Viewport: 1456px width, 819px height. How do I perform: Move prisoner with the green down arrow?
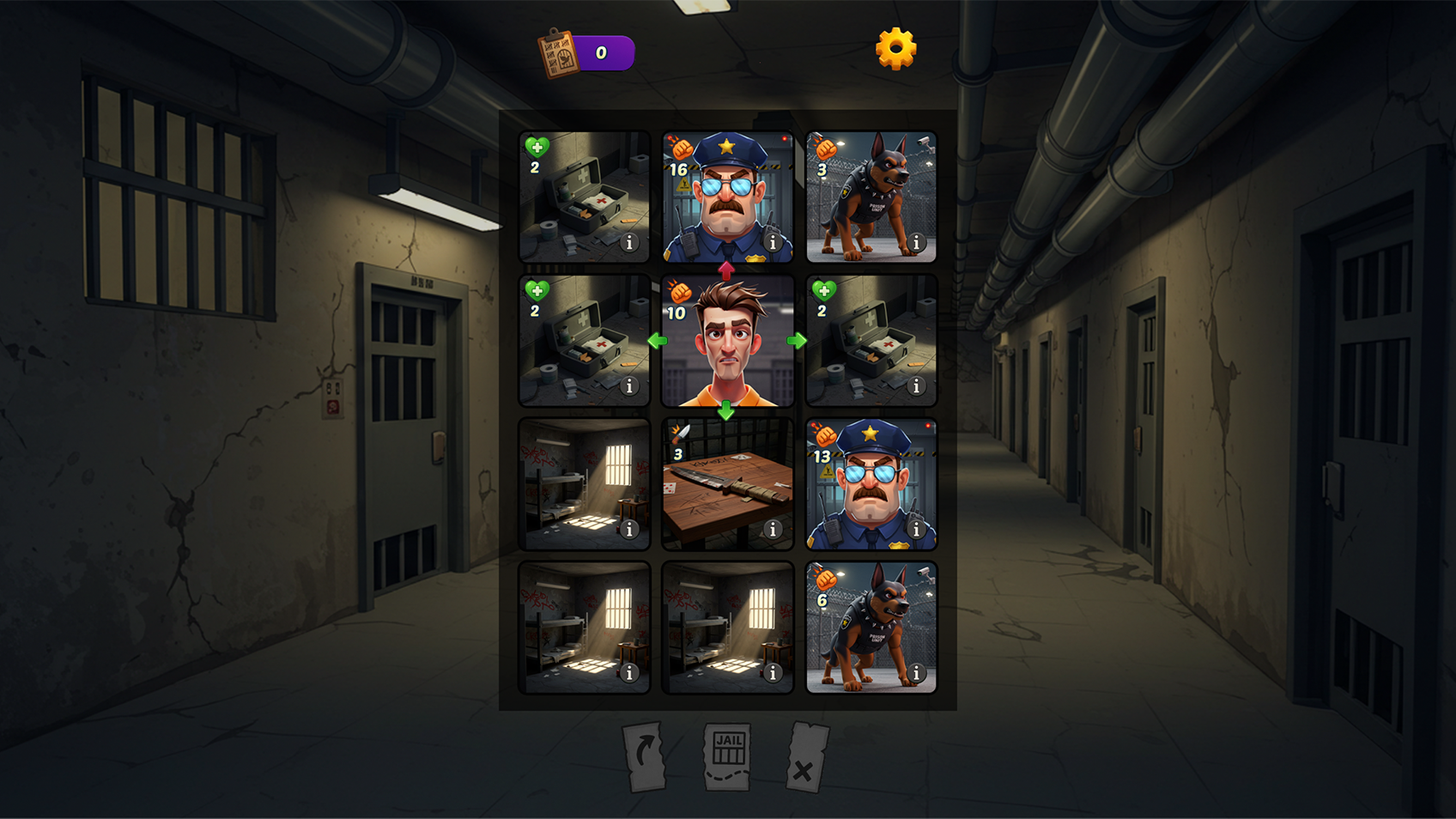tap(726, 411)
